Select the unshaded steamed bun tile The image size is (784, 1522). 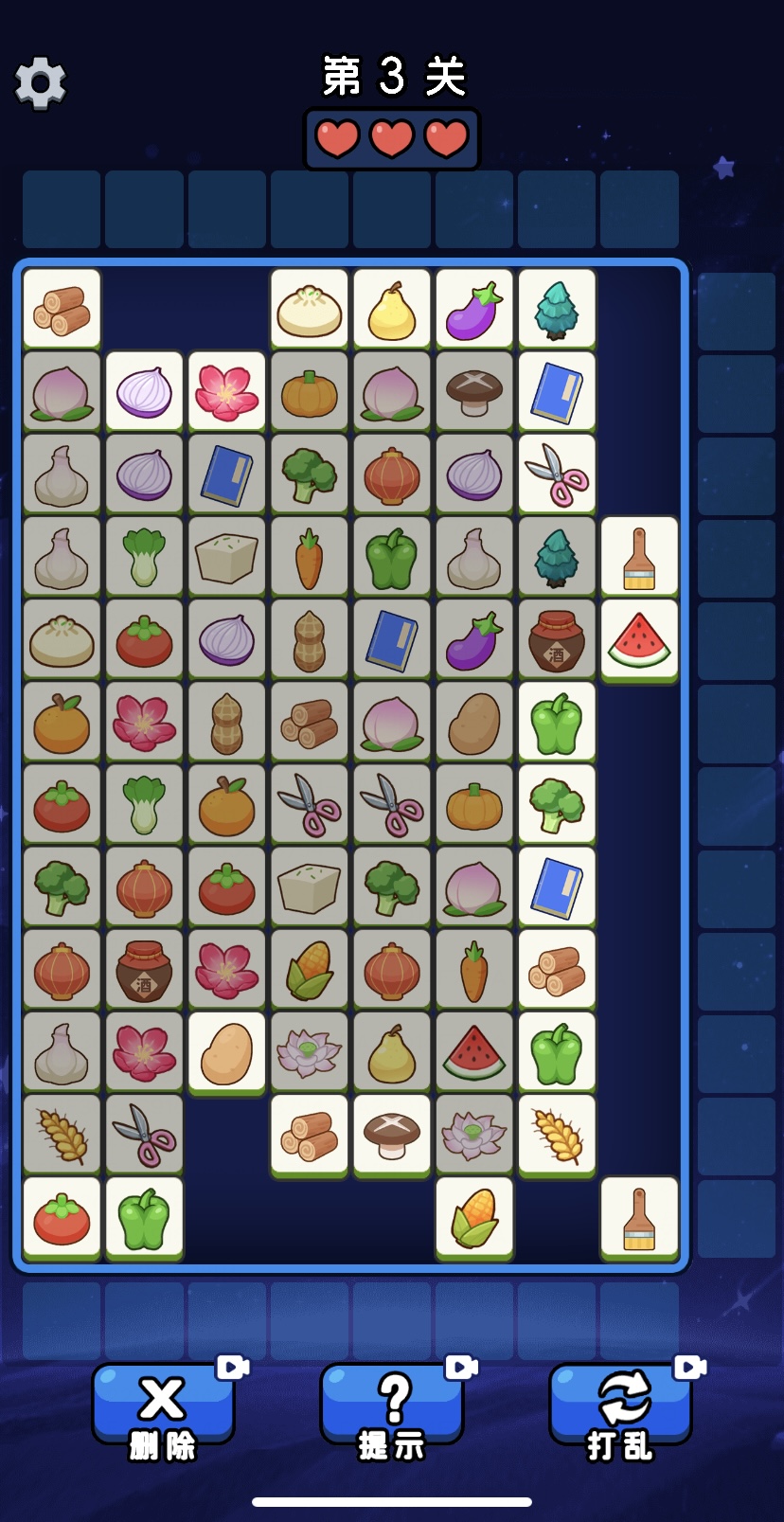pyautogui.click(x=309, y=309)
